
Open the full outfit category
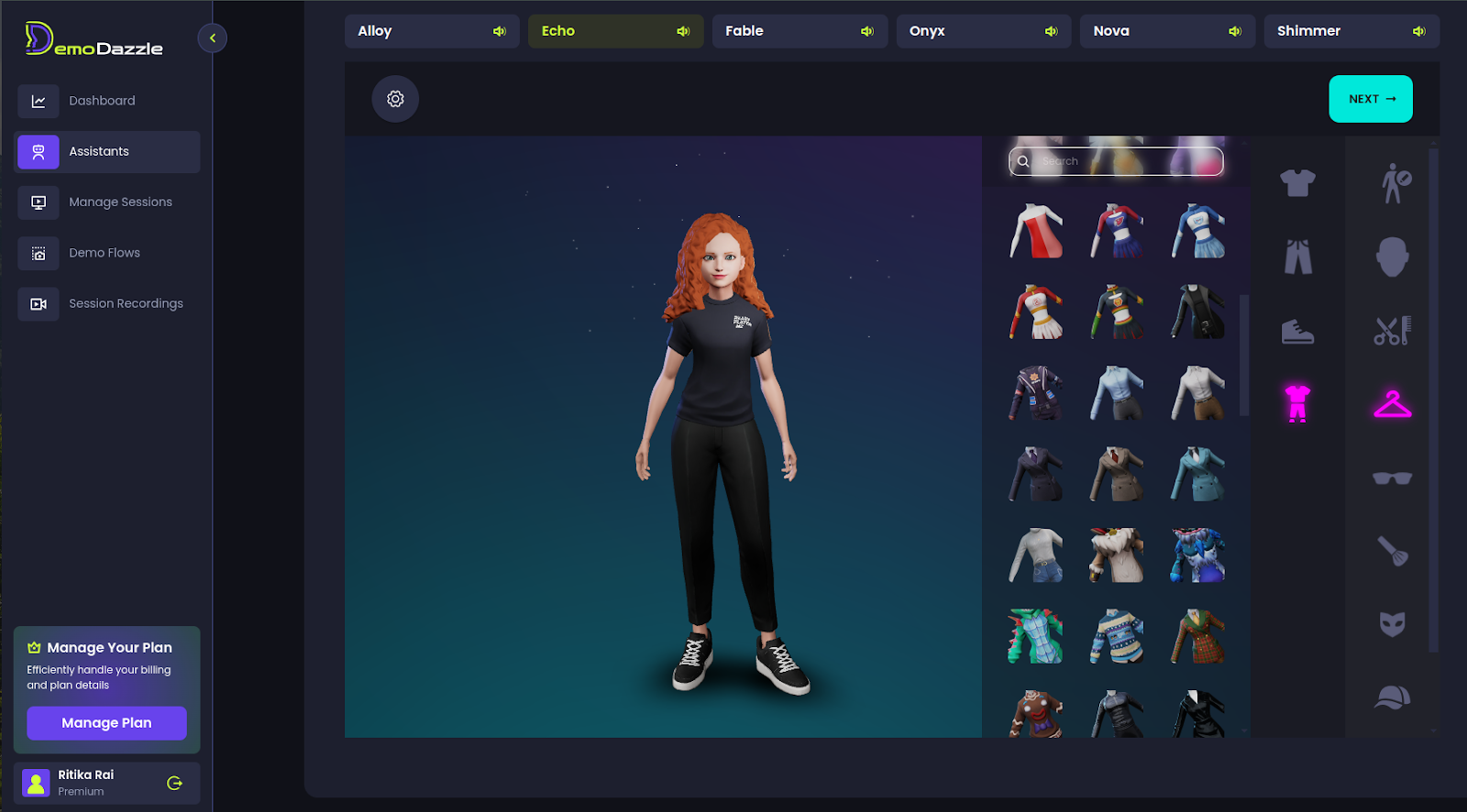coord(1296,403)
